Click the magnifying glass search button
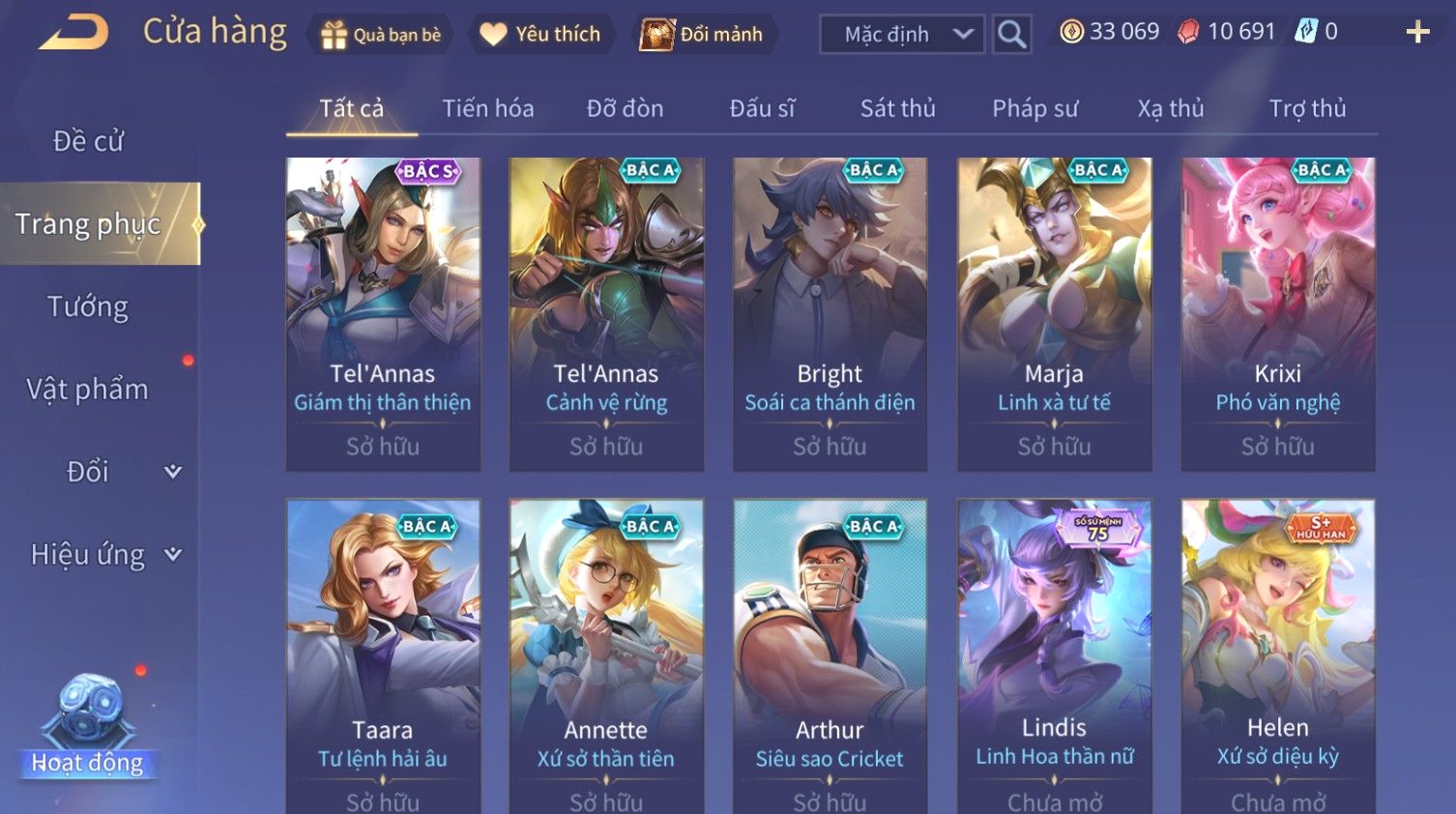1456x814 pixels. tap(1011, 35)
